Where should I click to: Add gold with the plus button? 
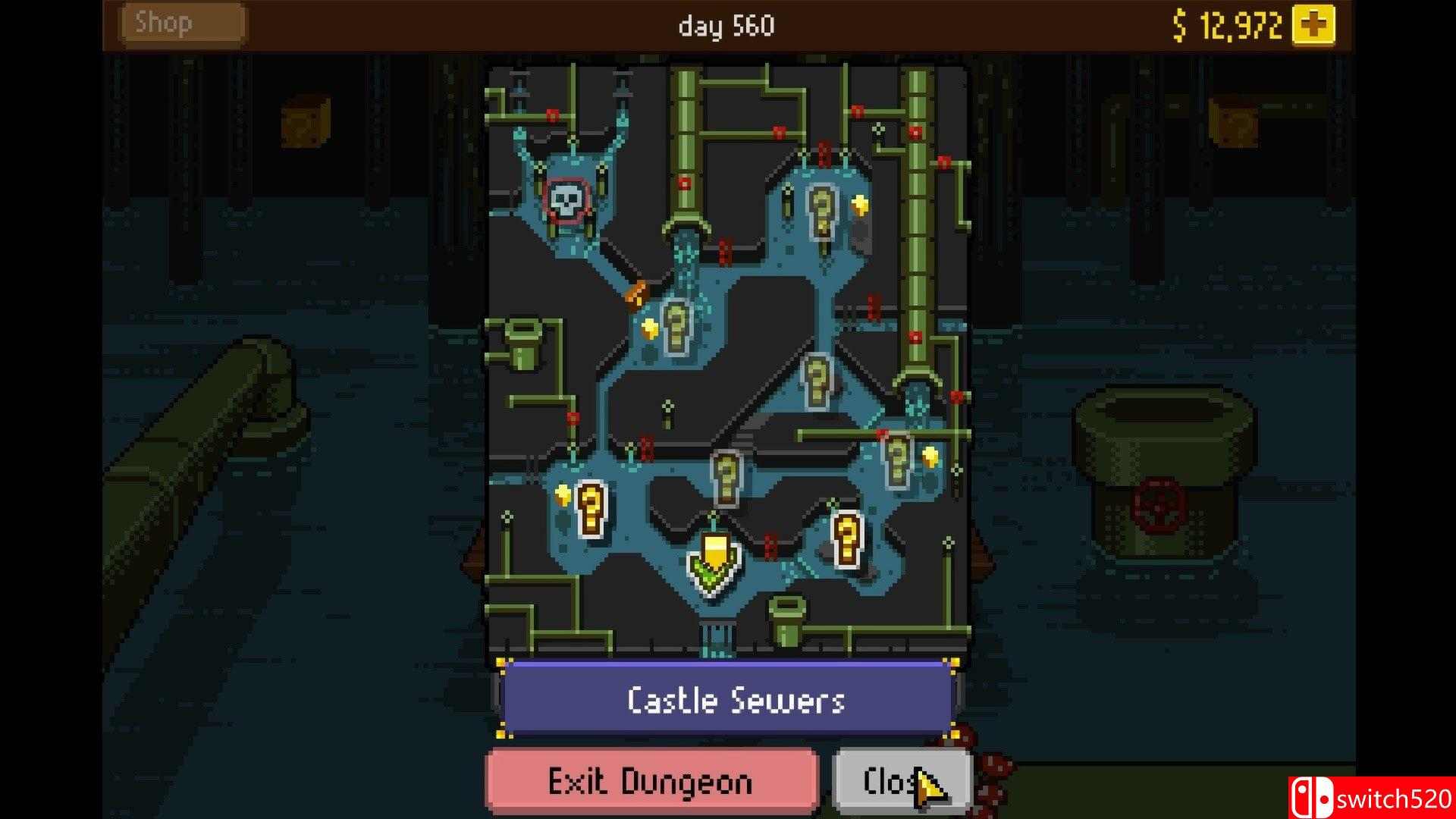(1313, 26)
